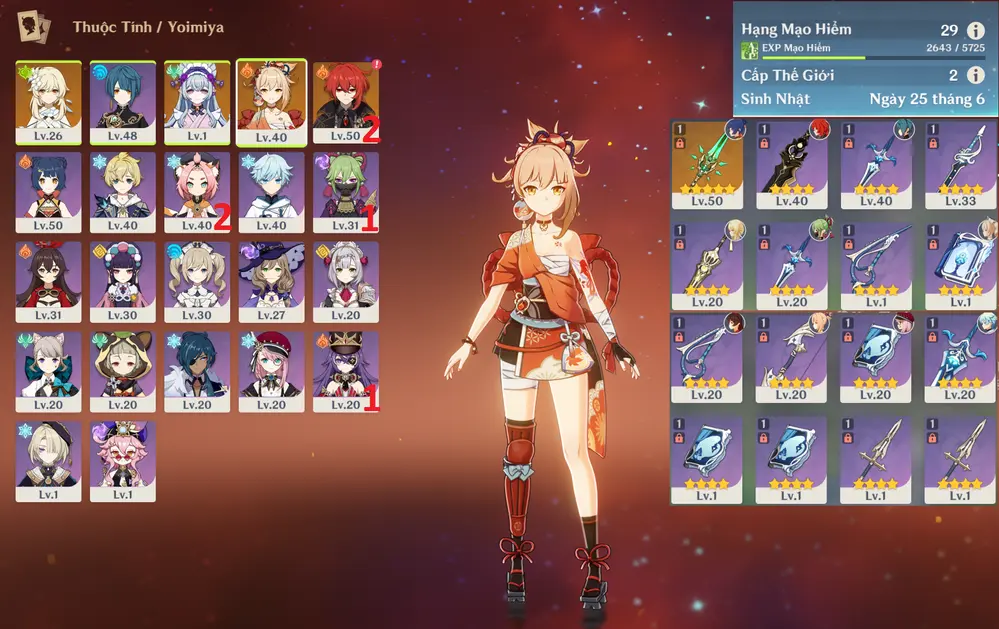
Task: Show info for Hạng Mạo Hiểm
Action: click(975, 31)
